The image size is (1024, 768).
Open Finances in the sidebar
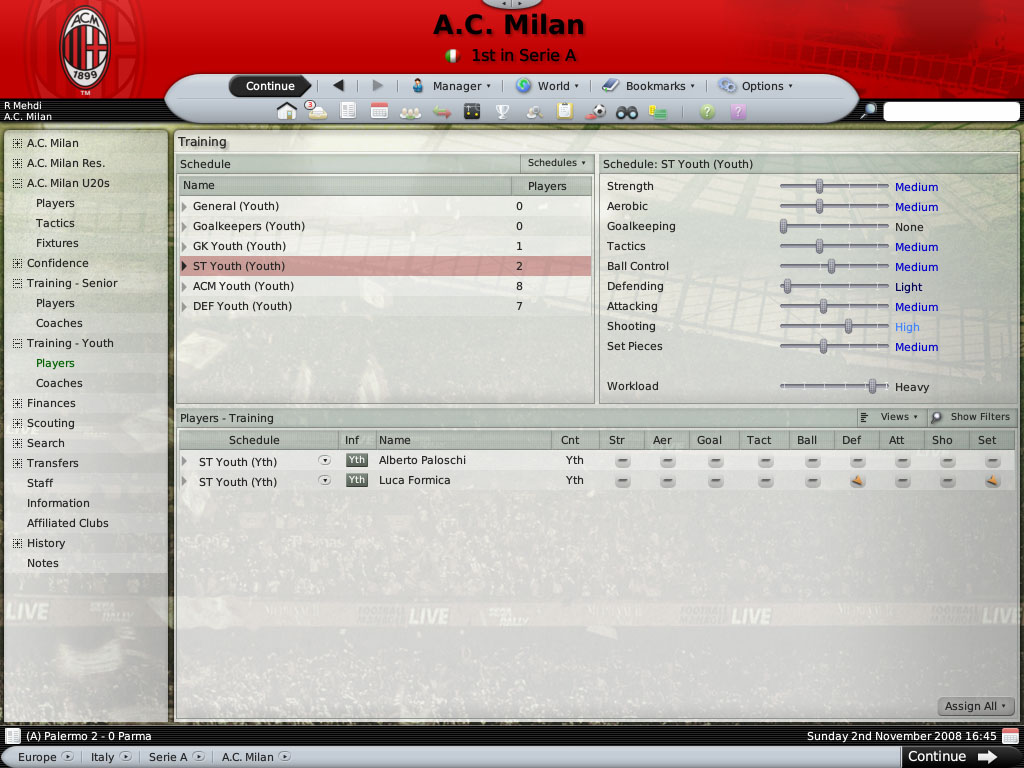pos(51,403)
